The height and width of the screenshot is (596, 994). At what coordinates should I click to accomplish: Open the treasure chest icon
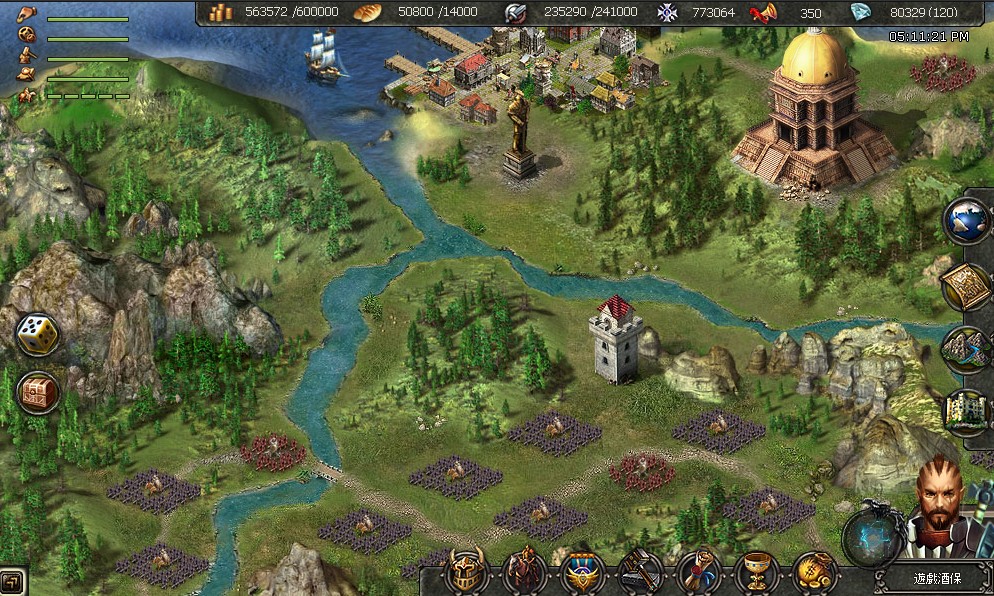pos(38,392)
